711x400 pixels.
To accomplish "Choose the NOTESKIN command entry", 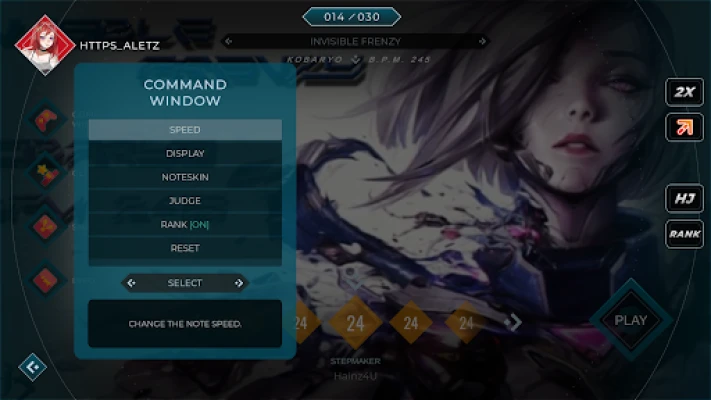I will point(185,177).
